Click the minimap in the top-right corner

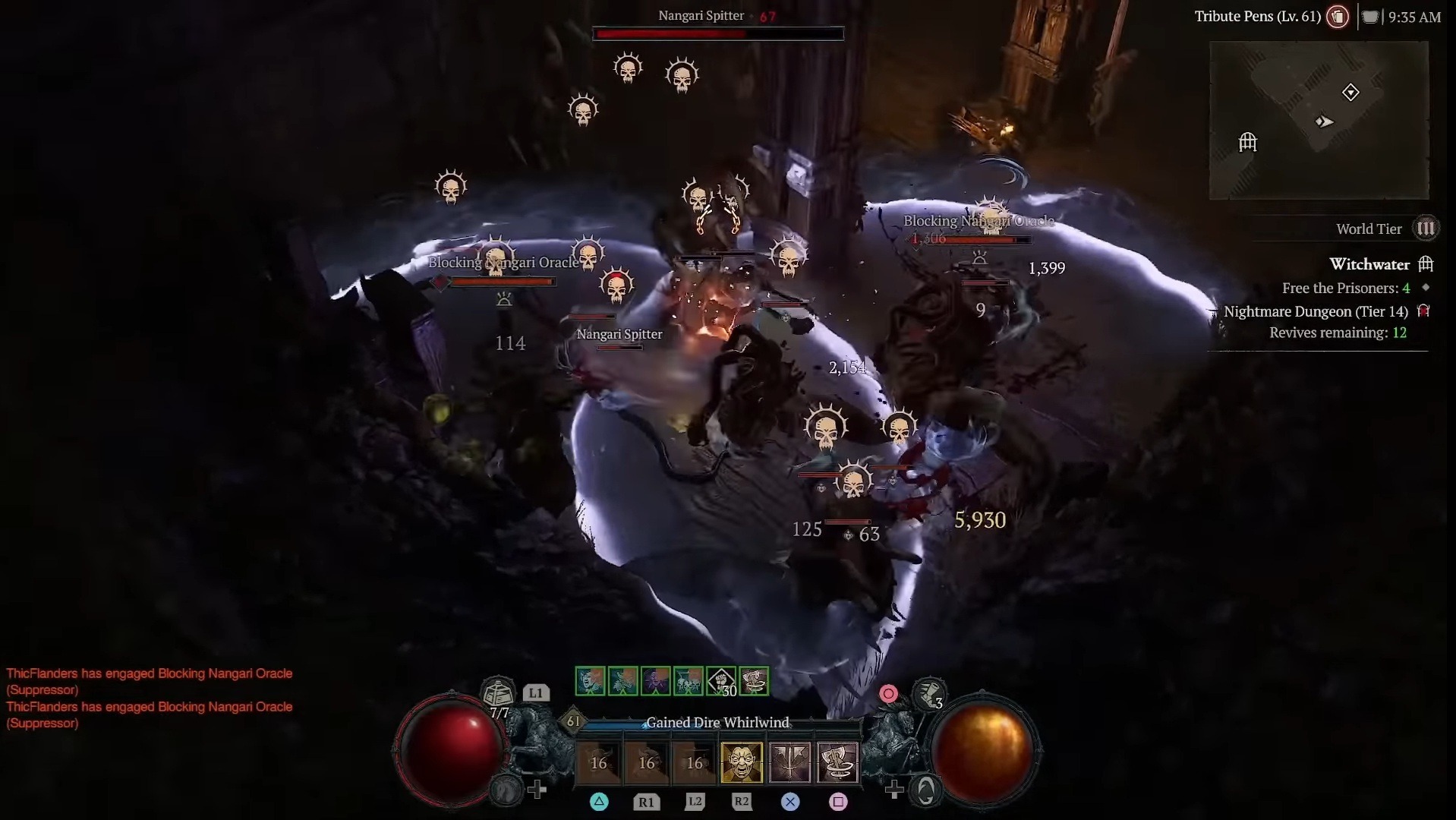(x=1319, y=120)
